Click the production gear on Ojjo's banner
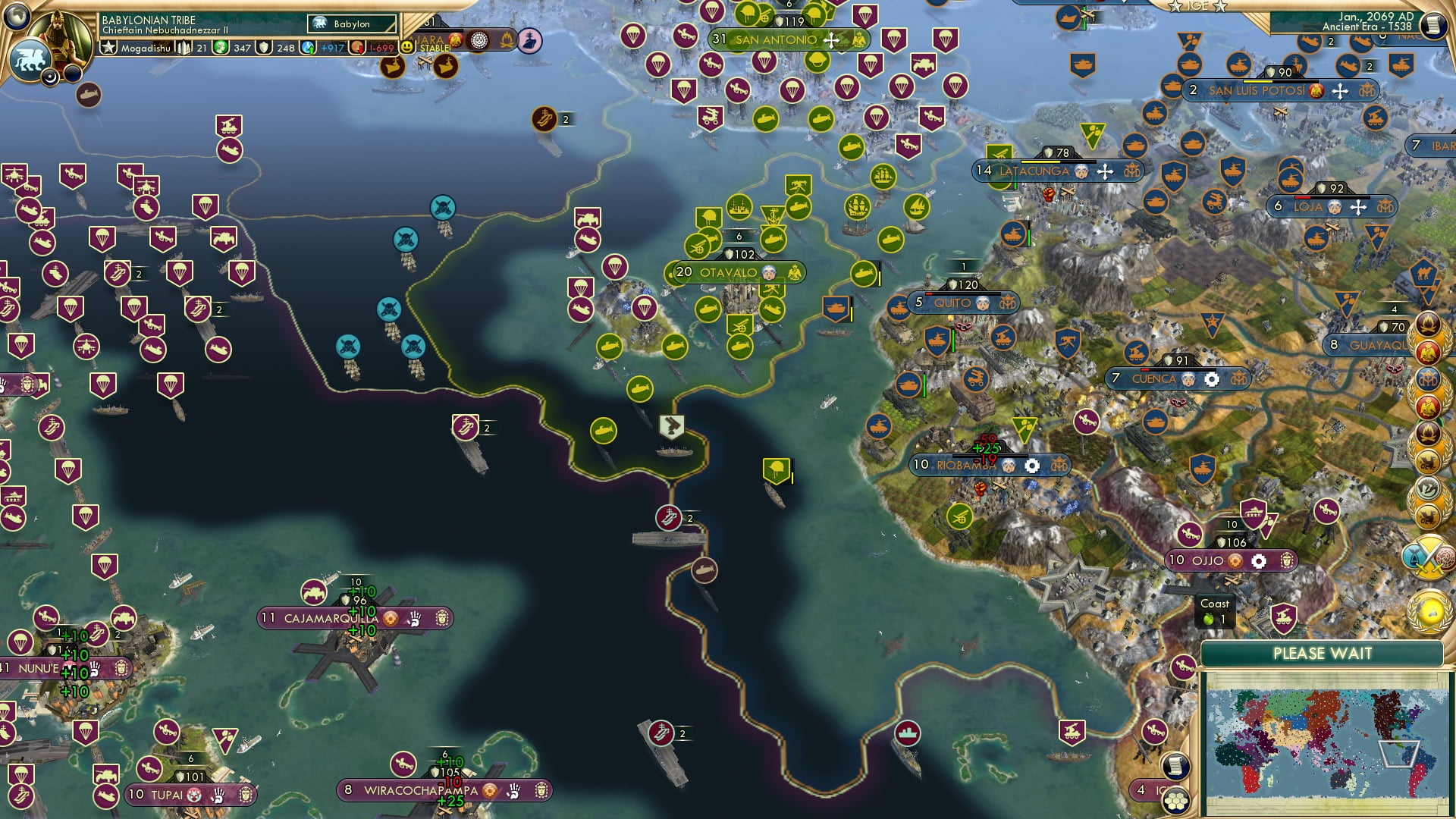Image resolution: width=1456 pixels, height=819 pixels. click(1259, 561)
